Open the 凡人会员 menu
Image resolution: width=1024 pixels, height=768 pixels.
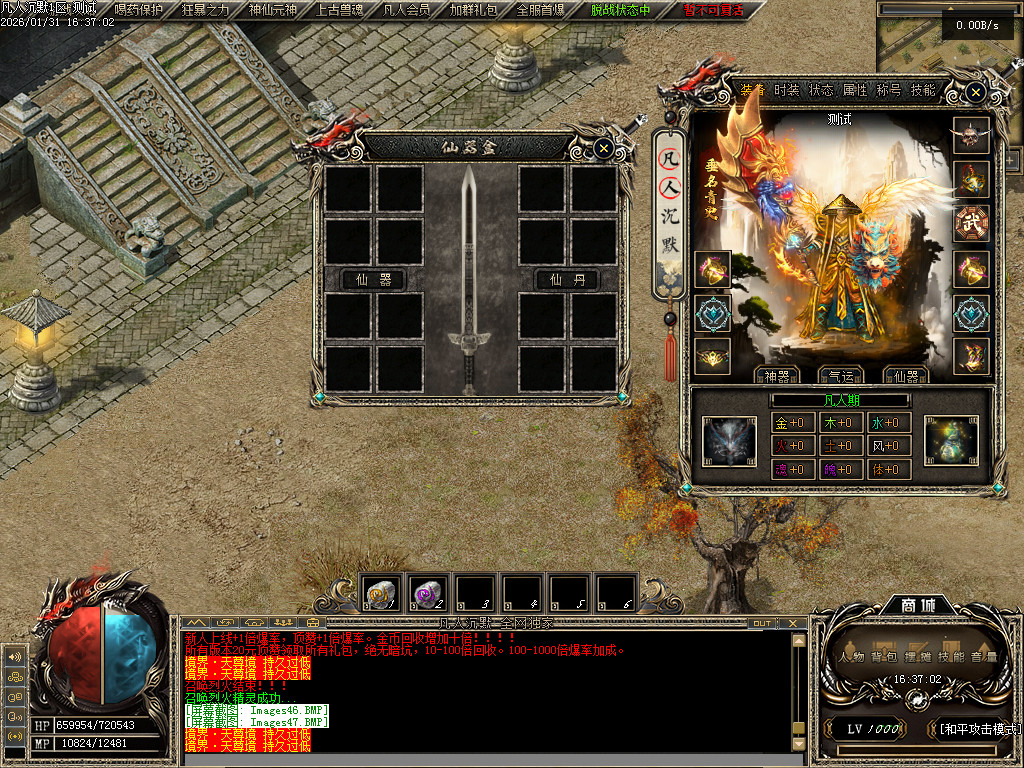(407, 10)
